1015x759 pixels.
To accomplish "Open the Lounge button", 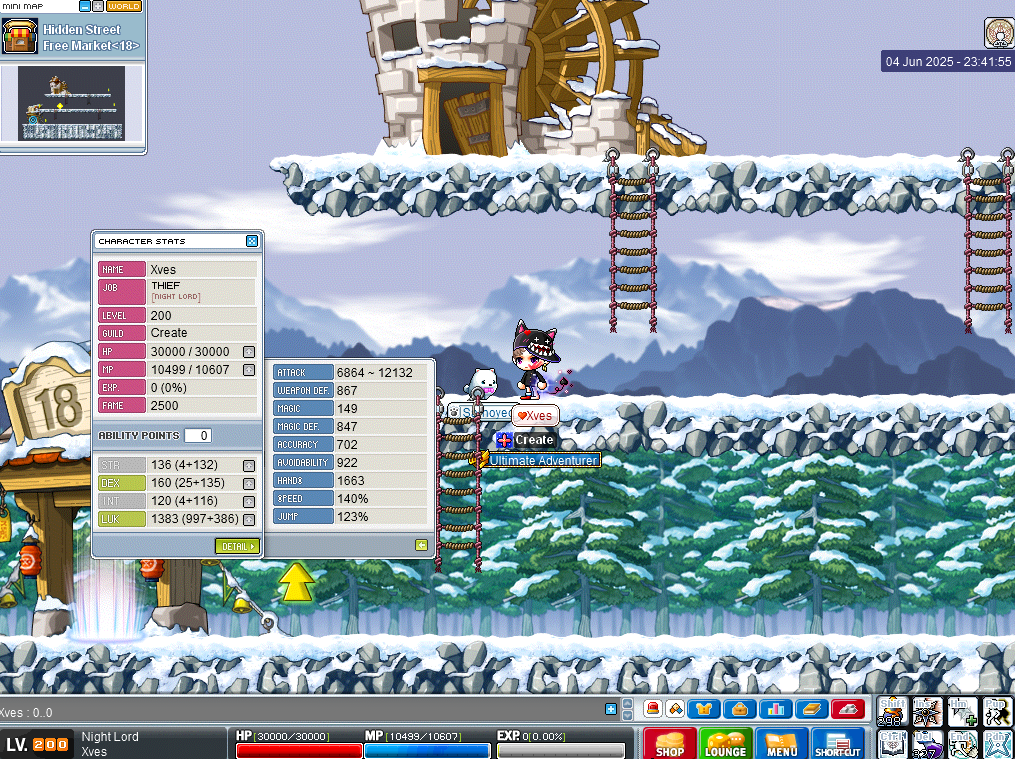I will [725, 745].
